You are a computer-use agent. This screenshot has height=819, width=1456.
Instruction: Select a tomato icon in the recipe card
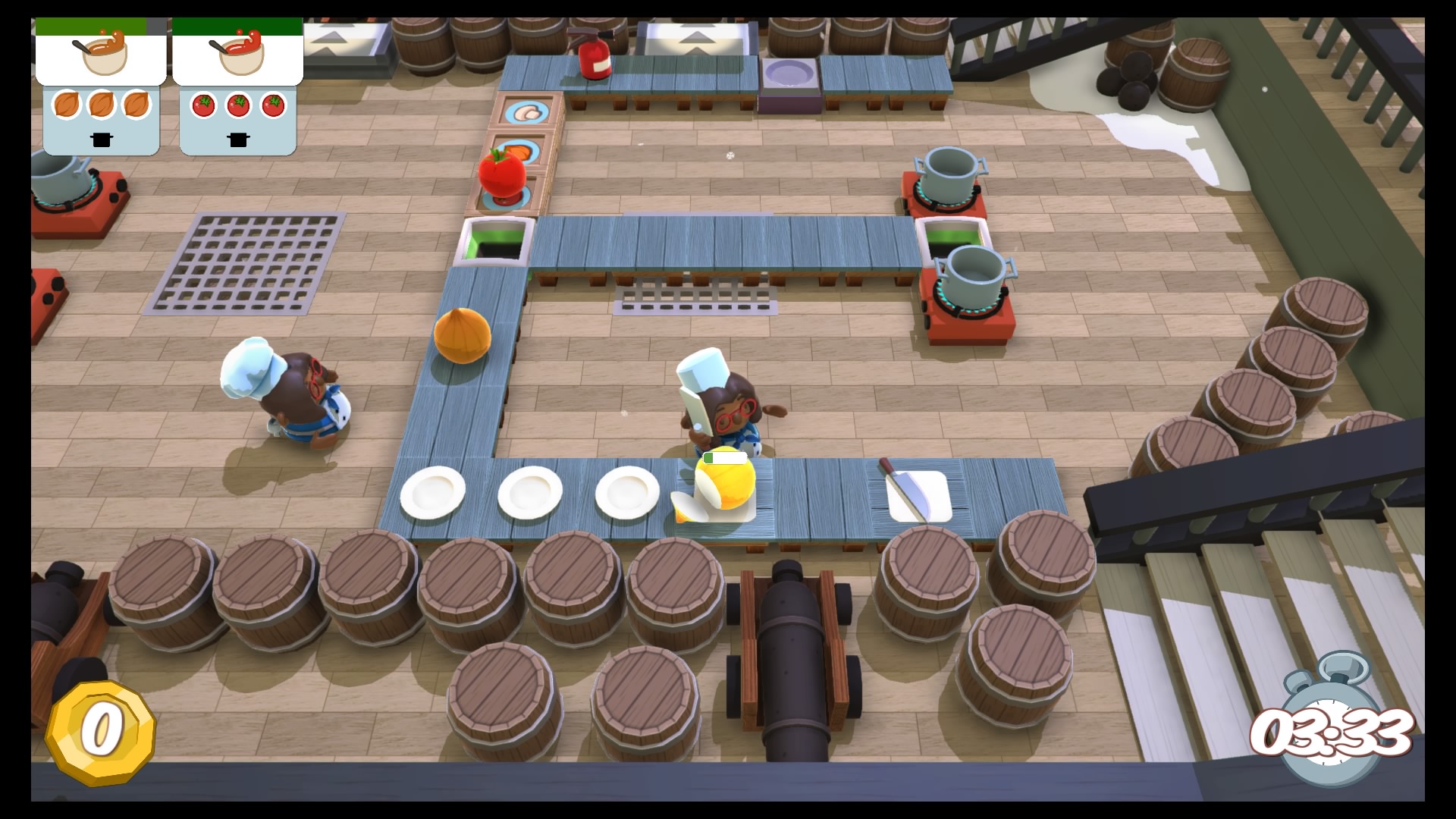coord(237,105)
